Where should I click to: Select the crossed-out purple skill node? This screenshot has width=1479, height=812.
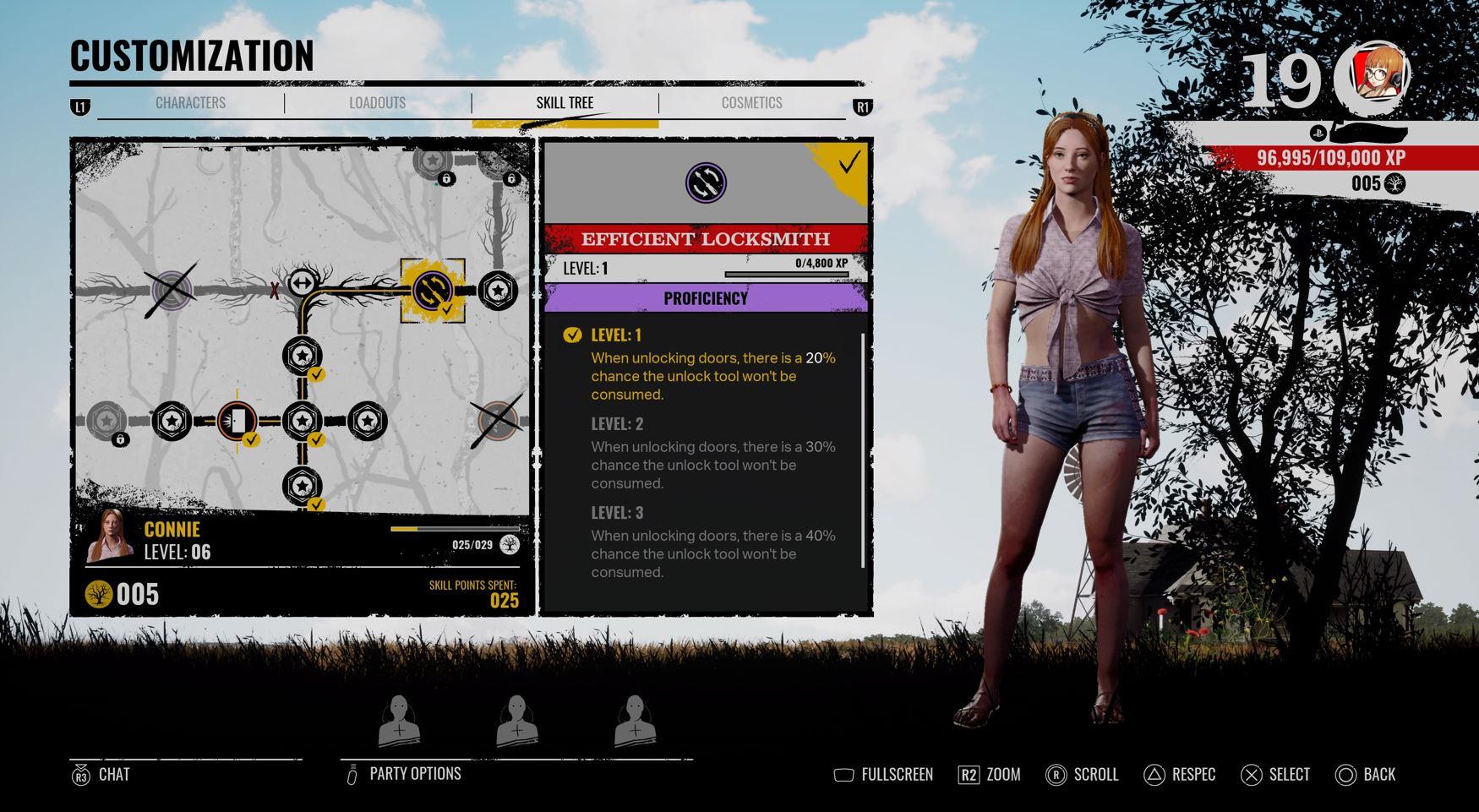[x=172, y=290]
